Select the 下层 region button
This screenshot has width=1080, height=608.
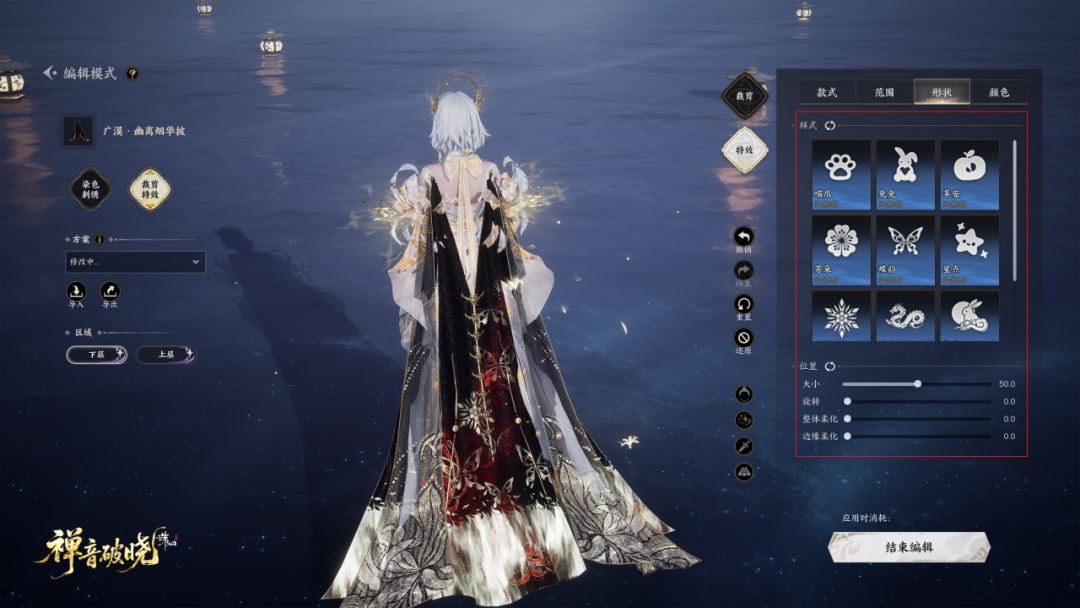(x=96, y=354)
